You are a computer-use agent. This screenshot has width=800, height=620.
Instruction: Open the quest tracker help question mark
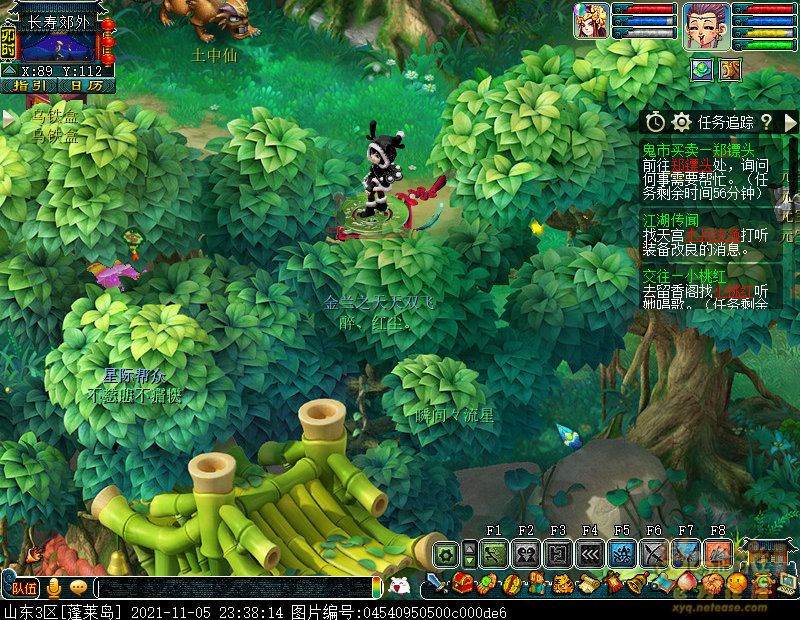click(x=765, y=122)
